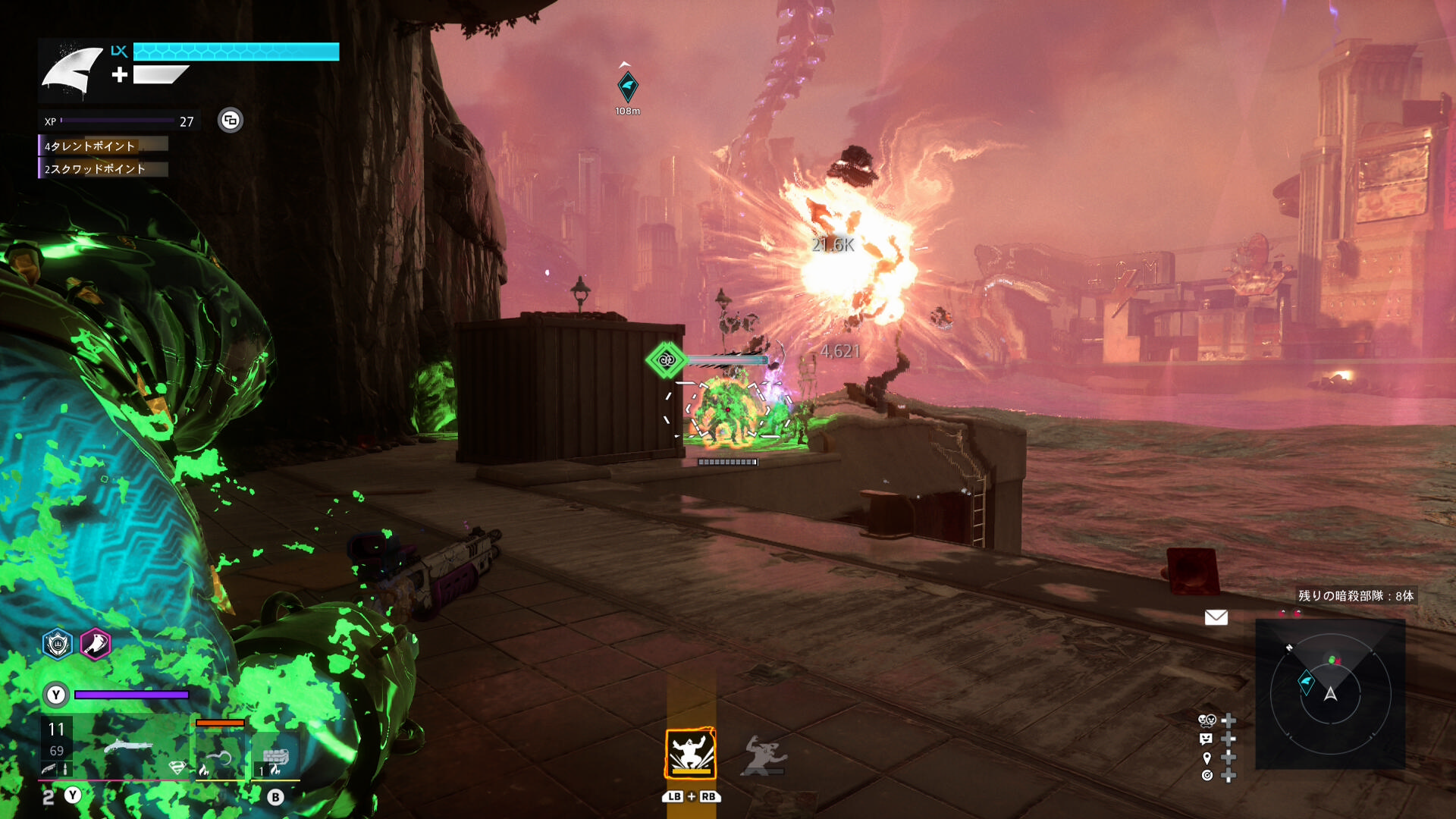The height and width of the screenshot is (819, 1456).
Task: Click the pink cleaver buff icon
Action: click(x=96, y=644)
